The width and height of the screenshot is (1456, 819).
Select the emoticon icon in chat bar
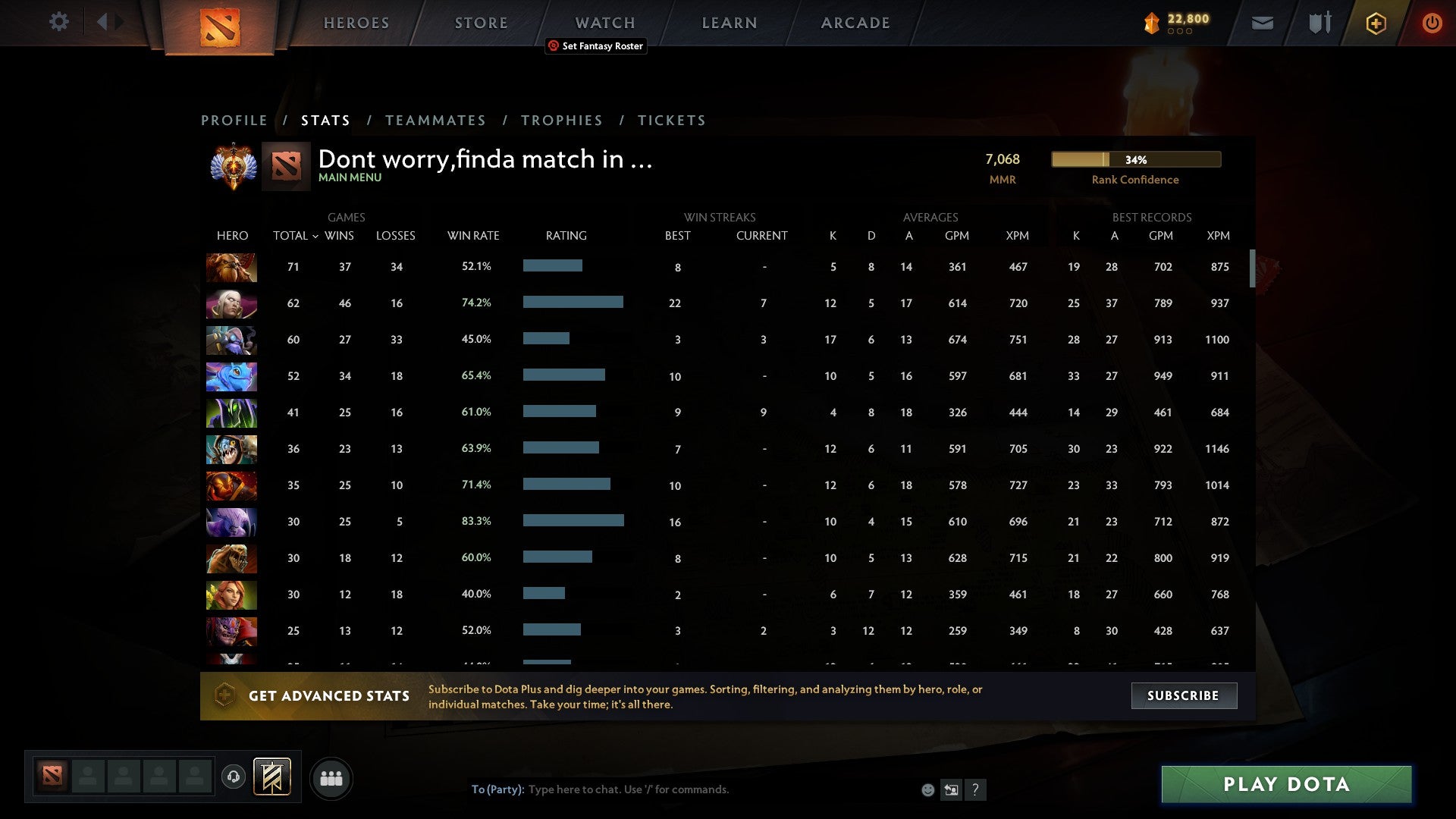(x=927, y=789)
